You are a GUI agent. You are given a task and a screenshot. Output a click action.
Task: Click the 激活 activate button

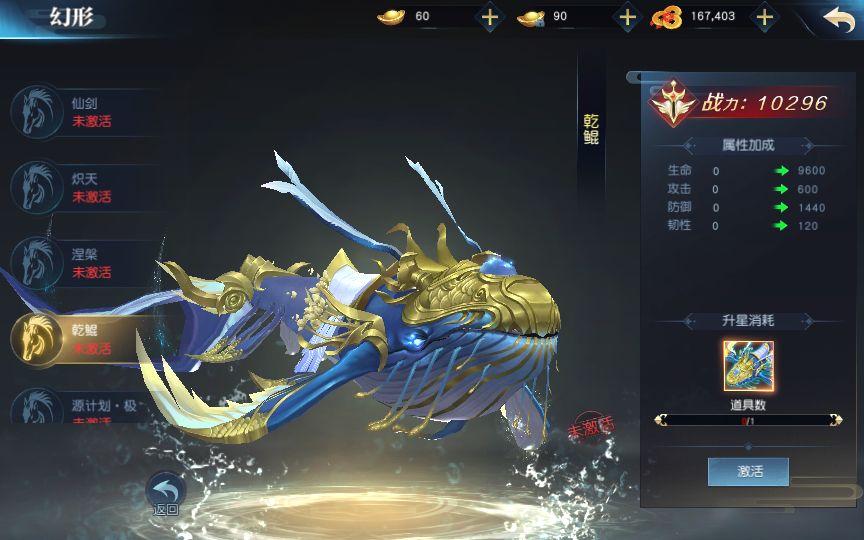[x=748, y=471]
